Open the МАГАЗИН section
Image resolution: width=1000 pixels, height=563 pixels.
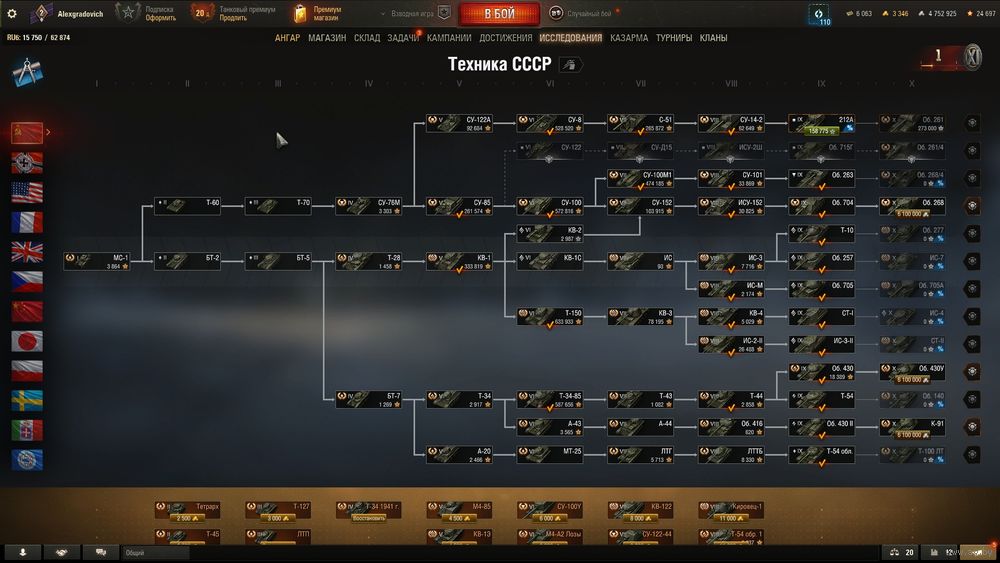pos(327,38)
